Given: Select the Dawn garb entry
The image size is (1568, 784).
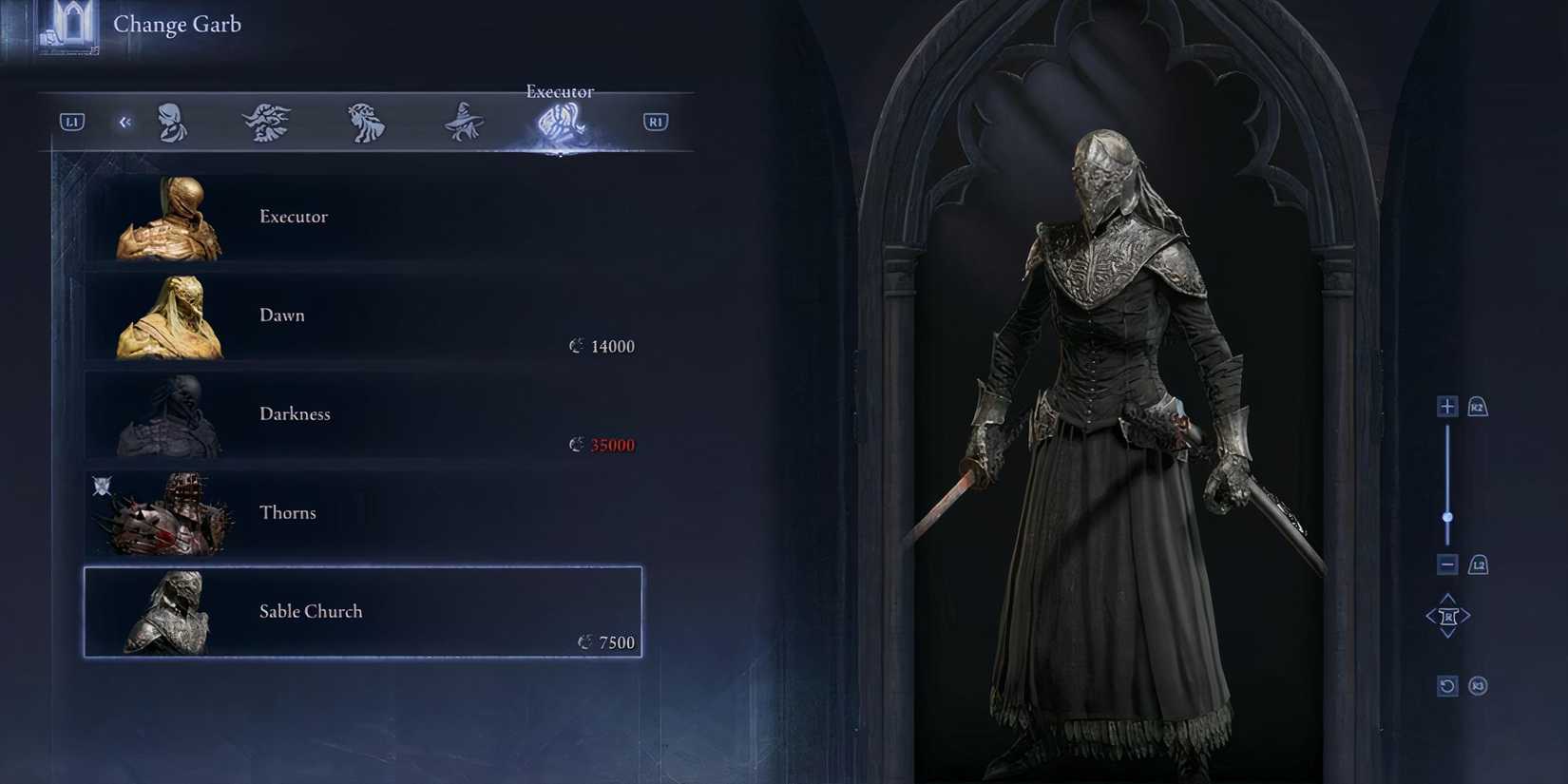Looking at the screenshot, I should pos(361,316).
